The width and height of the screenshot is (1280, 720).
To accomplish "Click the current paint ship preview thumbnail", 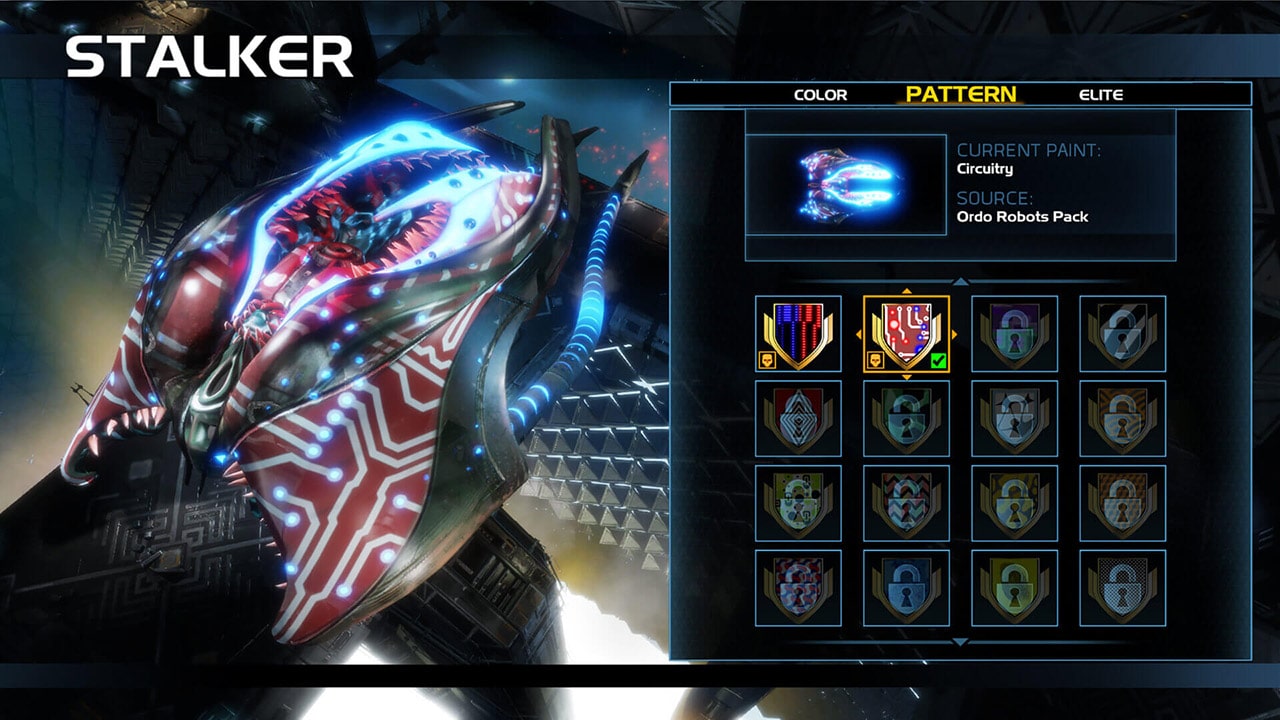I will pos(846,185).
